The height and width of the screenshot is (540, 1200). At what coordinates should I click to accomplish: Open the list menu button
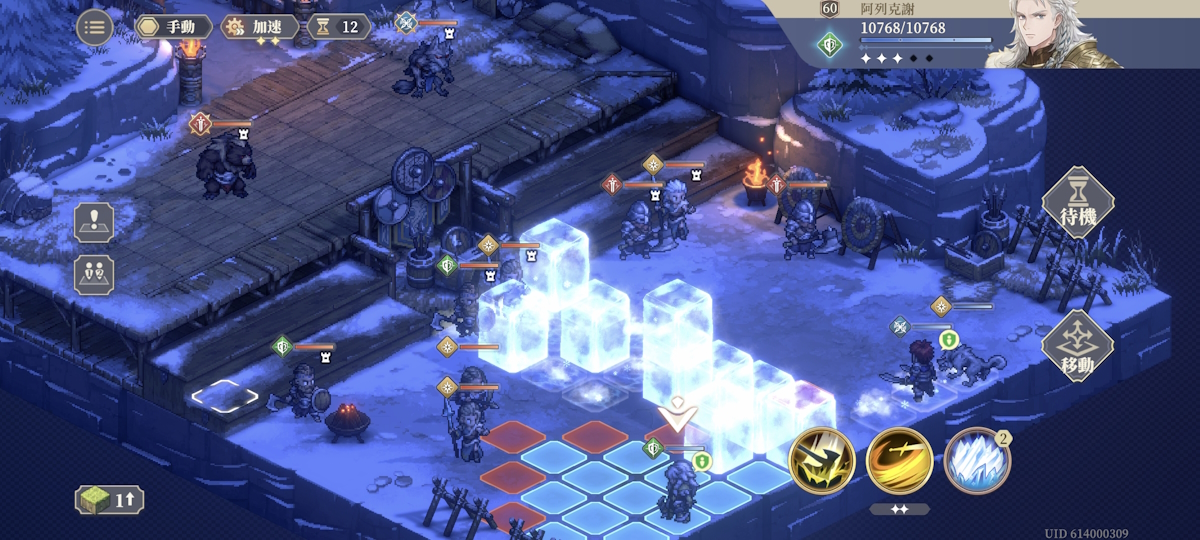click(x=94, y=27)
